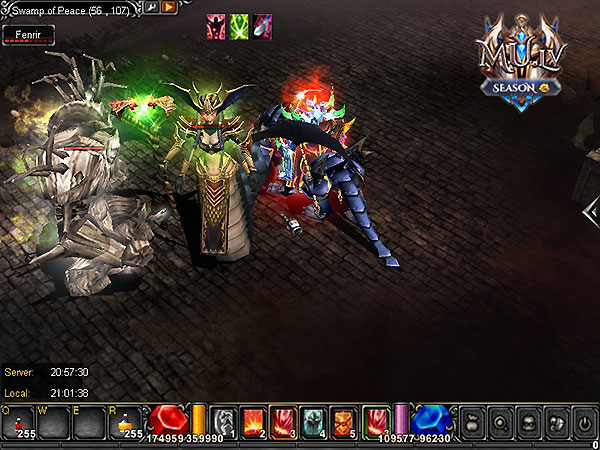
Task: Open the cash shop bag button
Action: click(x=466, y=423)
